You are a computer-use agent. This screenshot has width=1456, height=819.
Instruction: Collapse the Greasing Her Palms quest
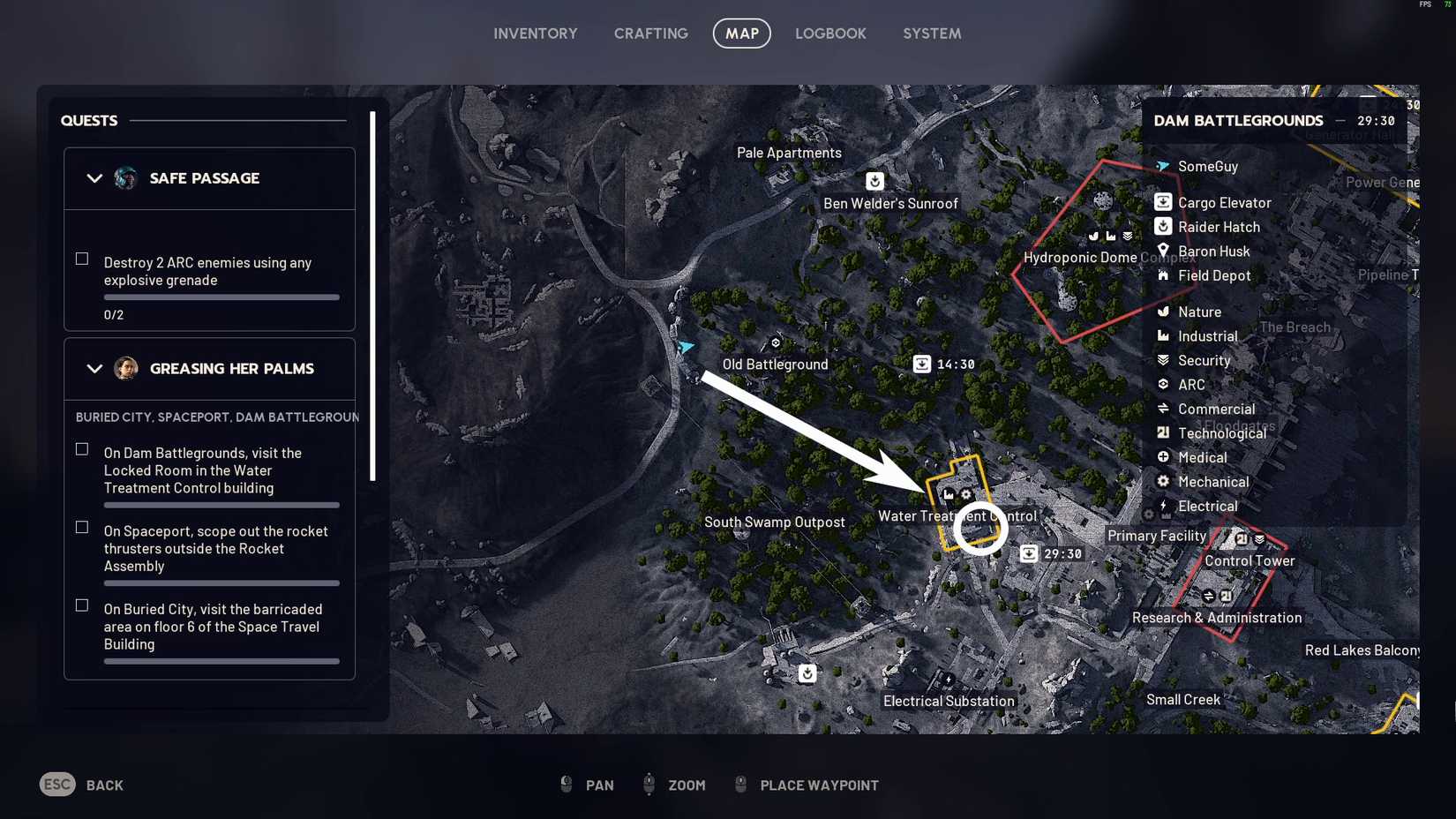click(95, 369)
